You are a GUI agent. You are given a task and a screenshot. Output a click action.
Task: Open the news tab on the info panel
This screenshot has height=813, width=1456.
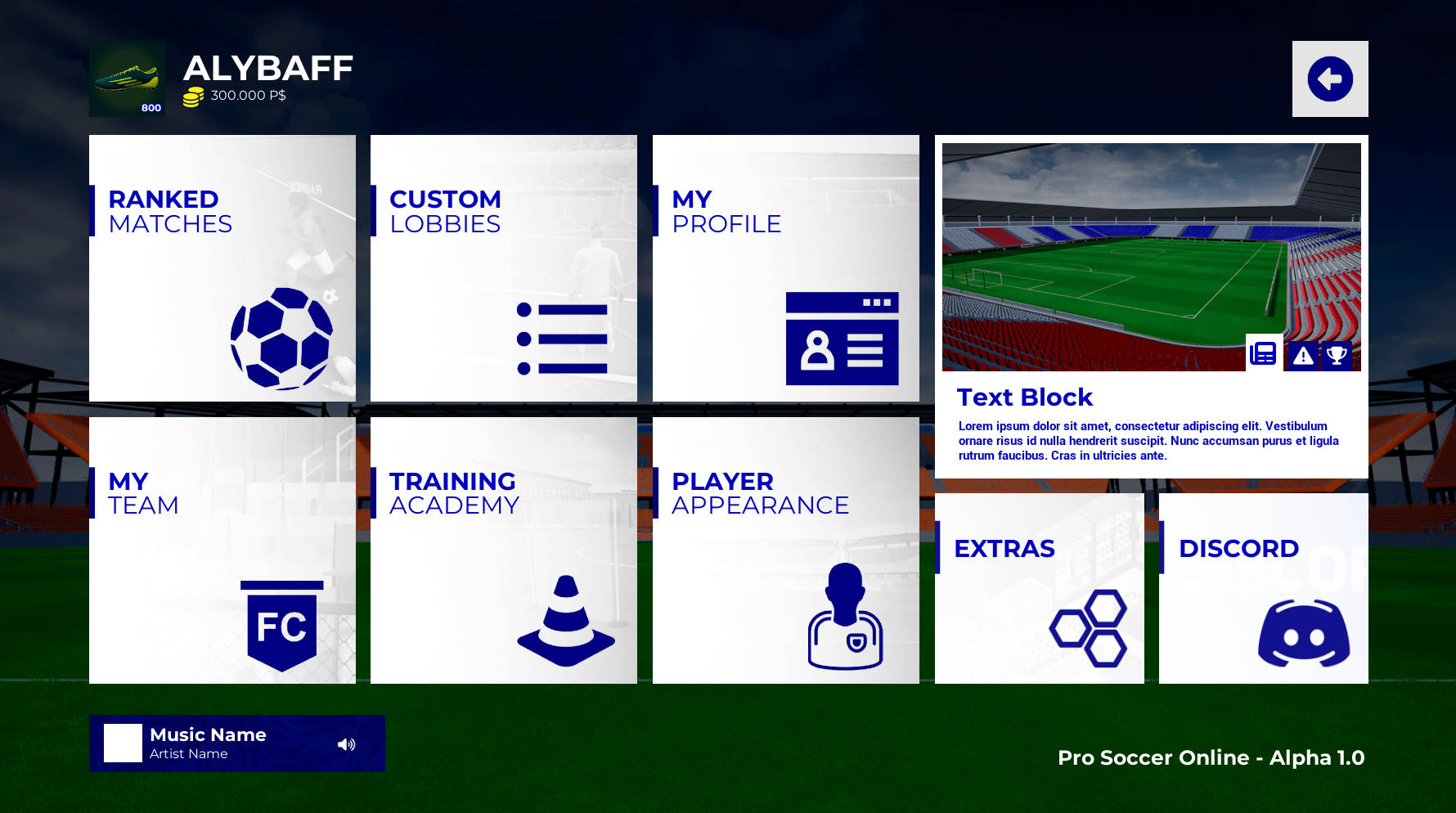pyautogui.click(x=1264, y=353)
